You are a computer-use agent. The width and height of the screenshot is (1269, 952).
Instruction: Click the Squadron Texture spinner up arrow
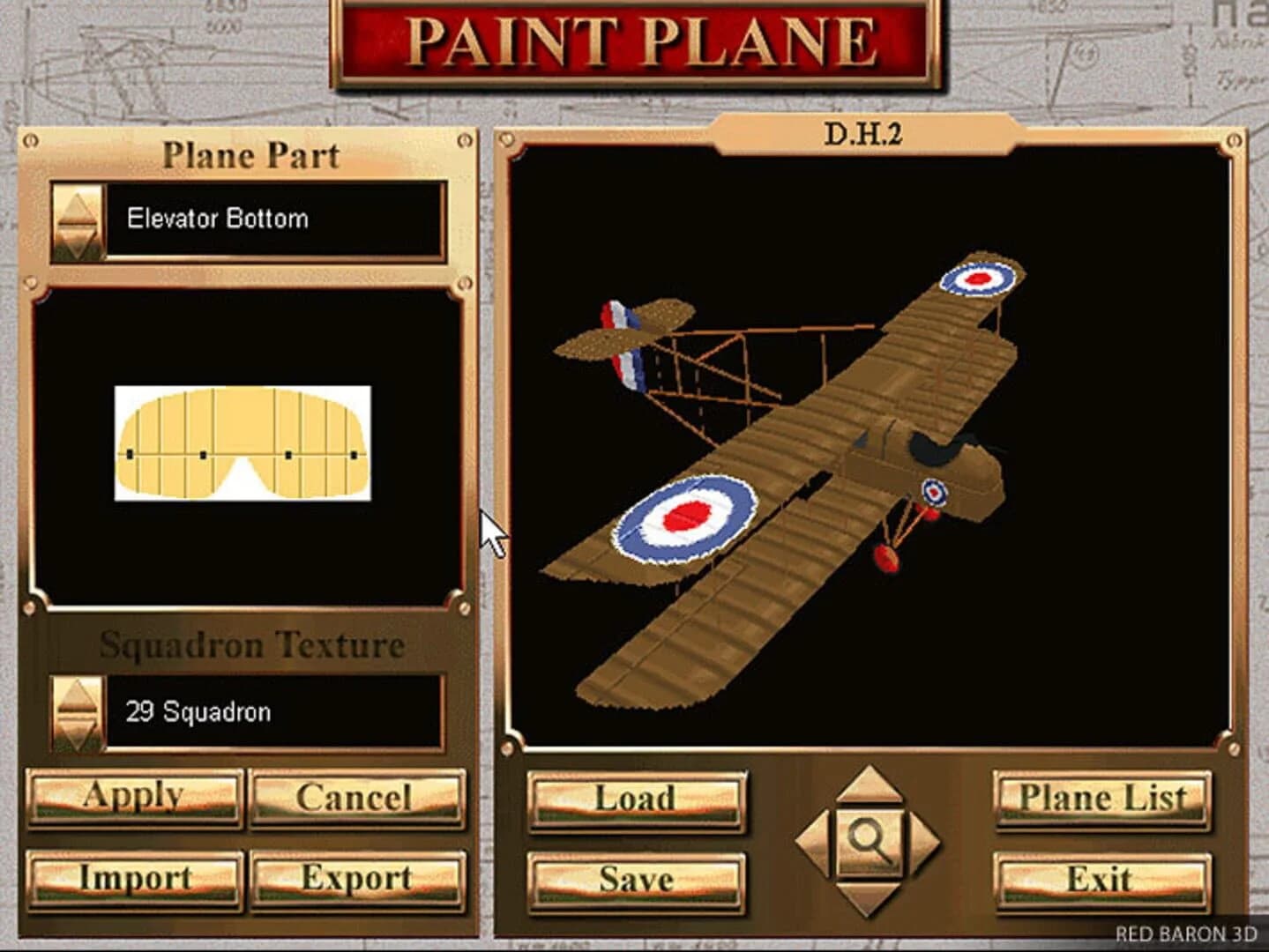78,694
